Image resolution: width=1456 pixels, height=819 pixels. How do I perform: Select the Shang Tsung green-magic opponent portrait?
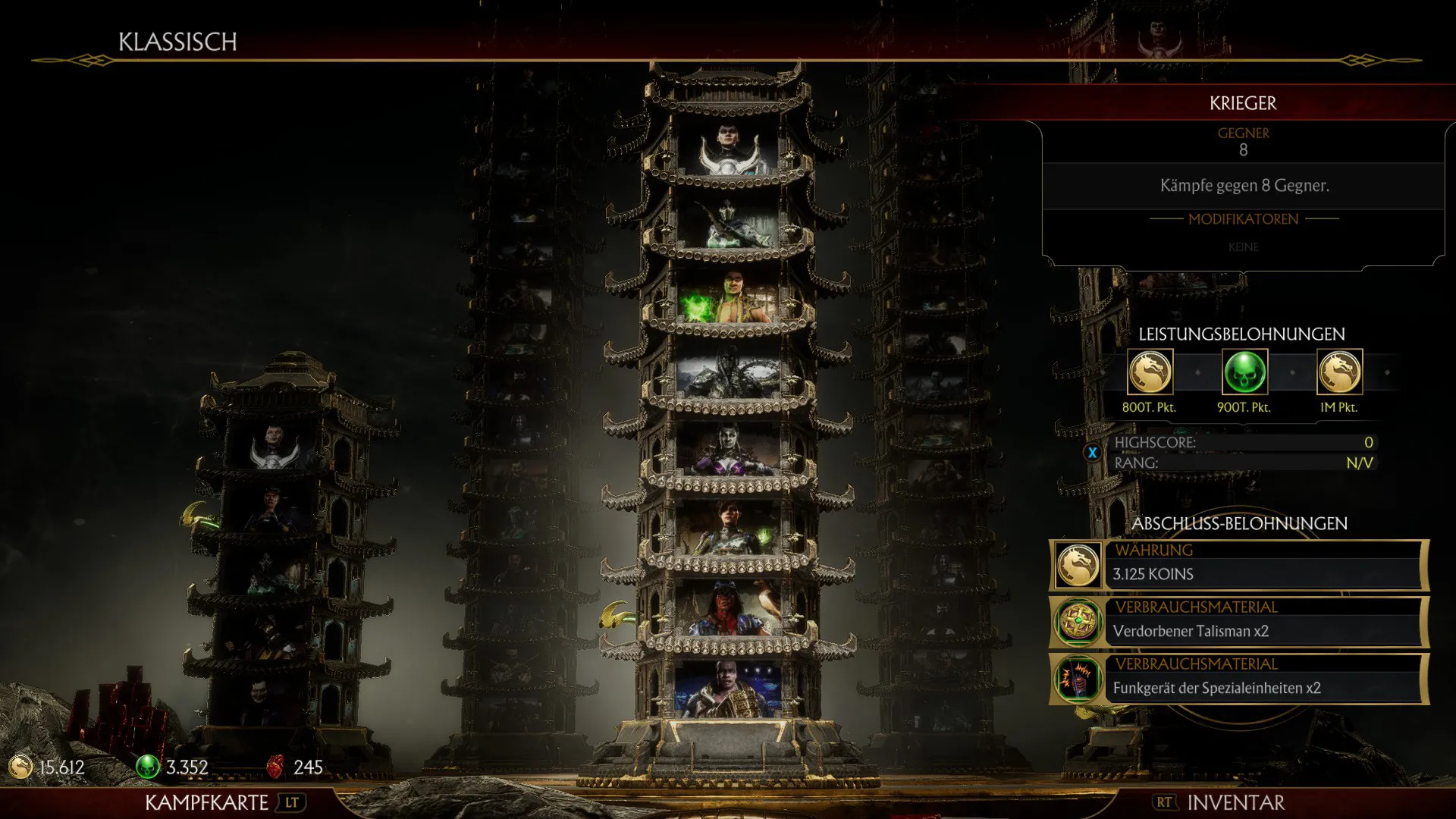pyautogui.click(x=728, y=298)
